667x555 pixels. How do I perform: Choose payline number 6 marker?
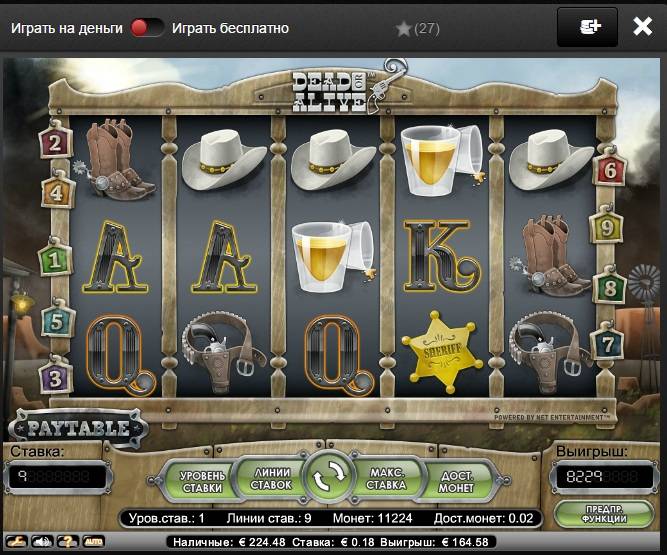[607, 169]
